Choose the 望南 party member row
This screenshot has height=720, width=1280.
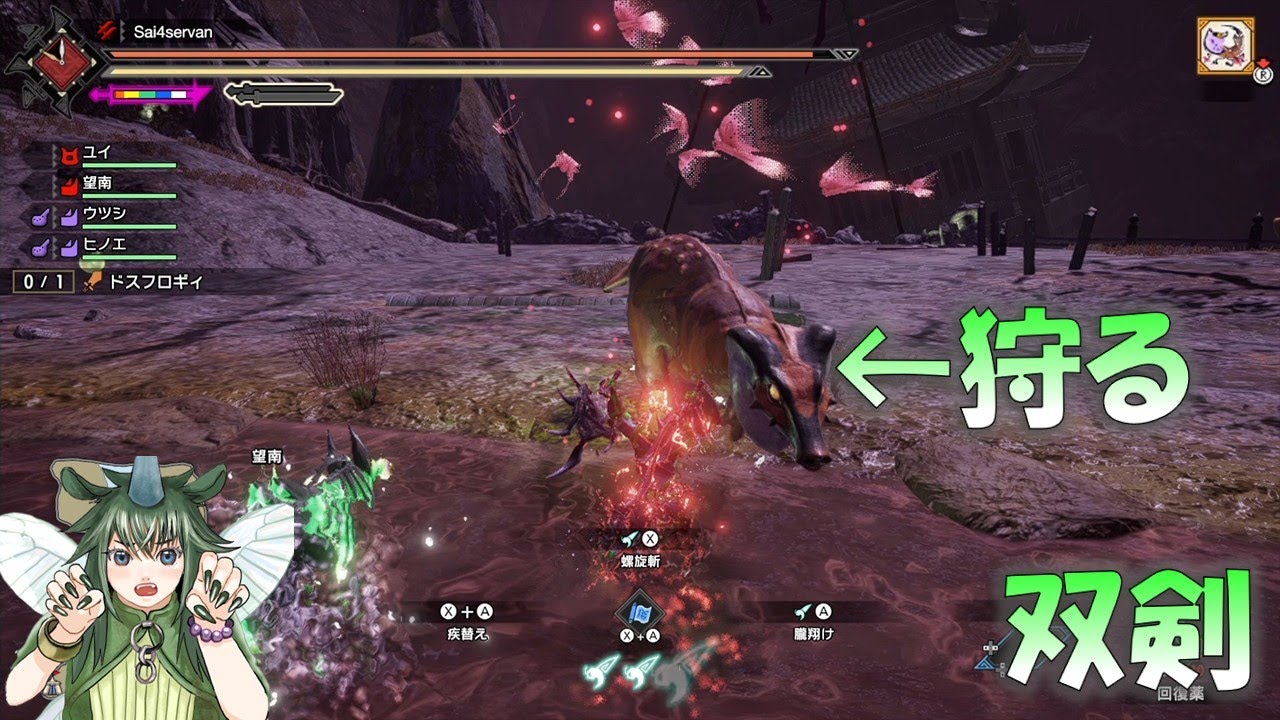[97, 185]
